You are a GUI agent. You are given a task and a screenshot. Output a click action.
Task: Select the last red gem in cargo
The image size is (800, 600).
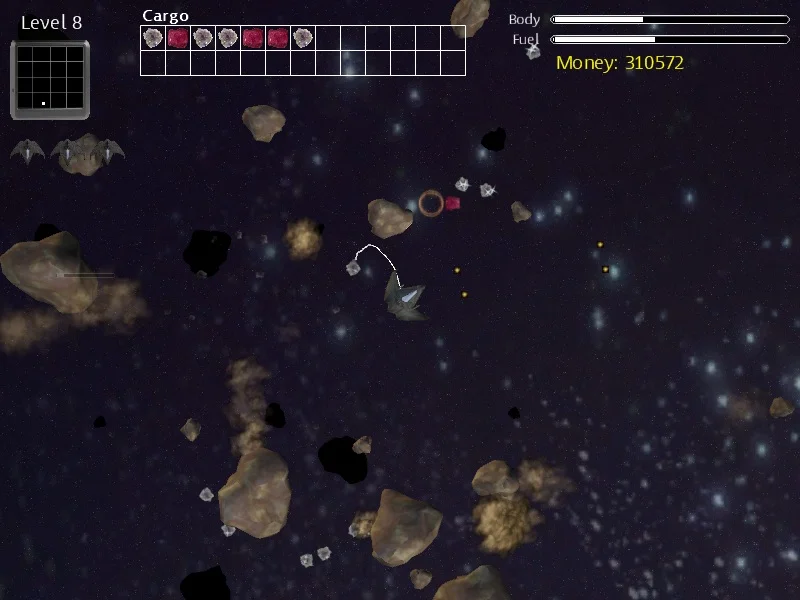coord(278,38)
